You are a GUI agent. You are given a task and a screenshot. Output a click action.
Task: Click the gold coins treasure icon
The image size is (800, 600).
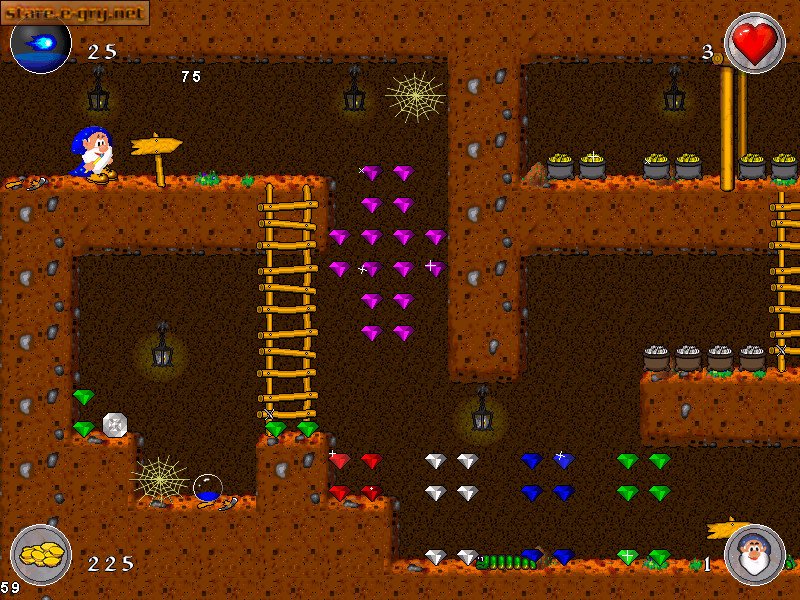point(41,556)
